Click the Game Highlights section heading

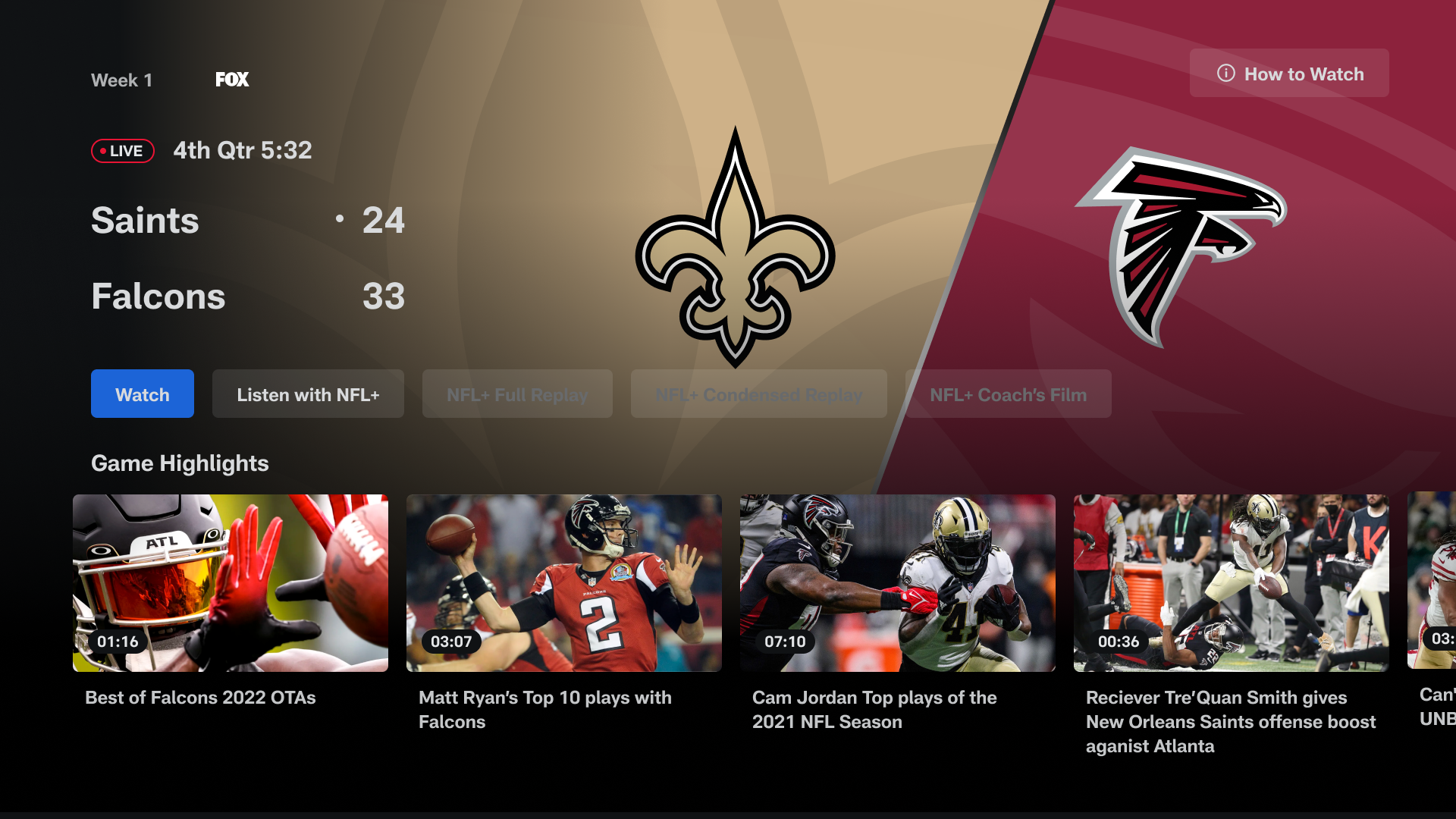coord(180,463)
